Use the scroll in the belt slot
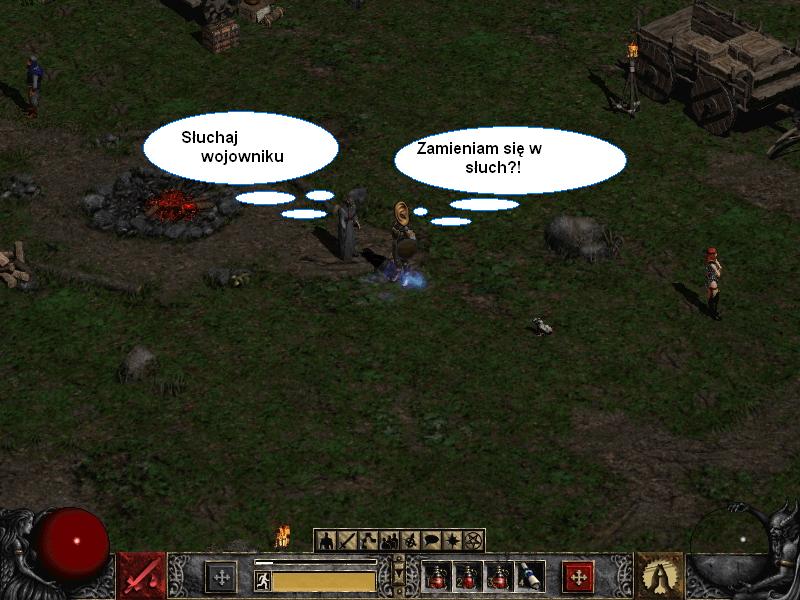800x600 pixels. 530,577
